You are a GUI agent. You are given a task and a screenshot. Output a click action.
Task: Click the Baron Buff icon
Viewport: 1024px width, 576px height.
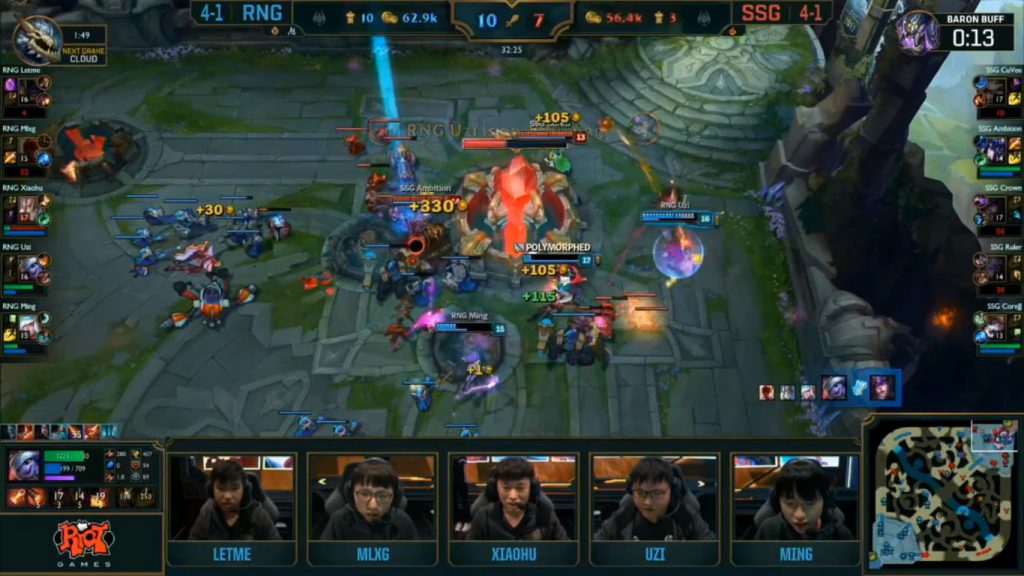point(917,33)
